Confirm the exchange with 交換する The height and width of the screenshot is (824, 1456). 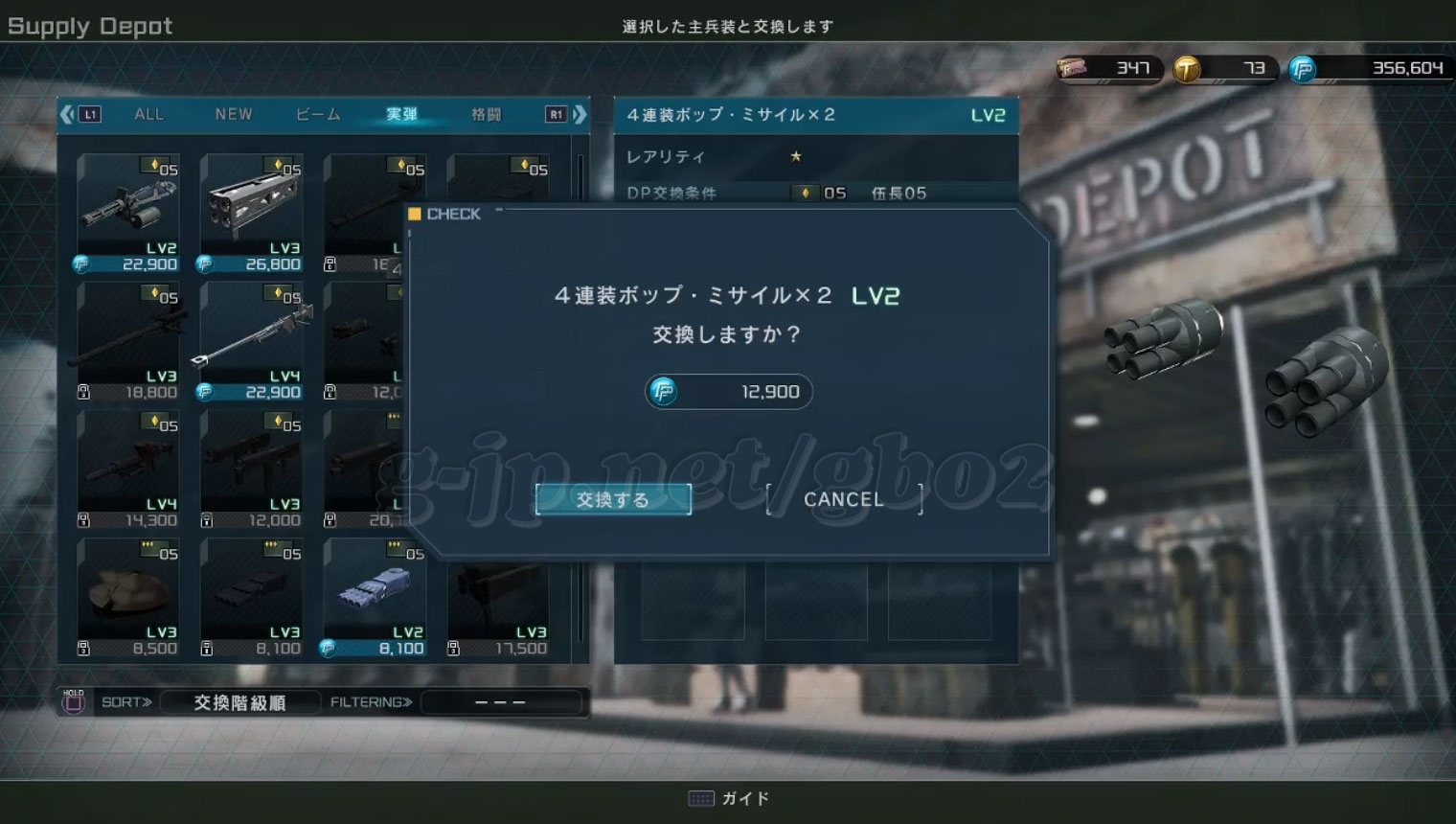[613, 499]
